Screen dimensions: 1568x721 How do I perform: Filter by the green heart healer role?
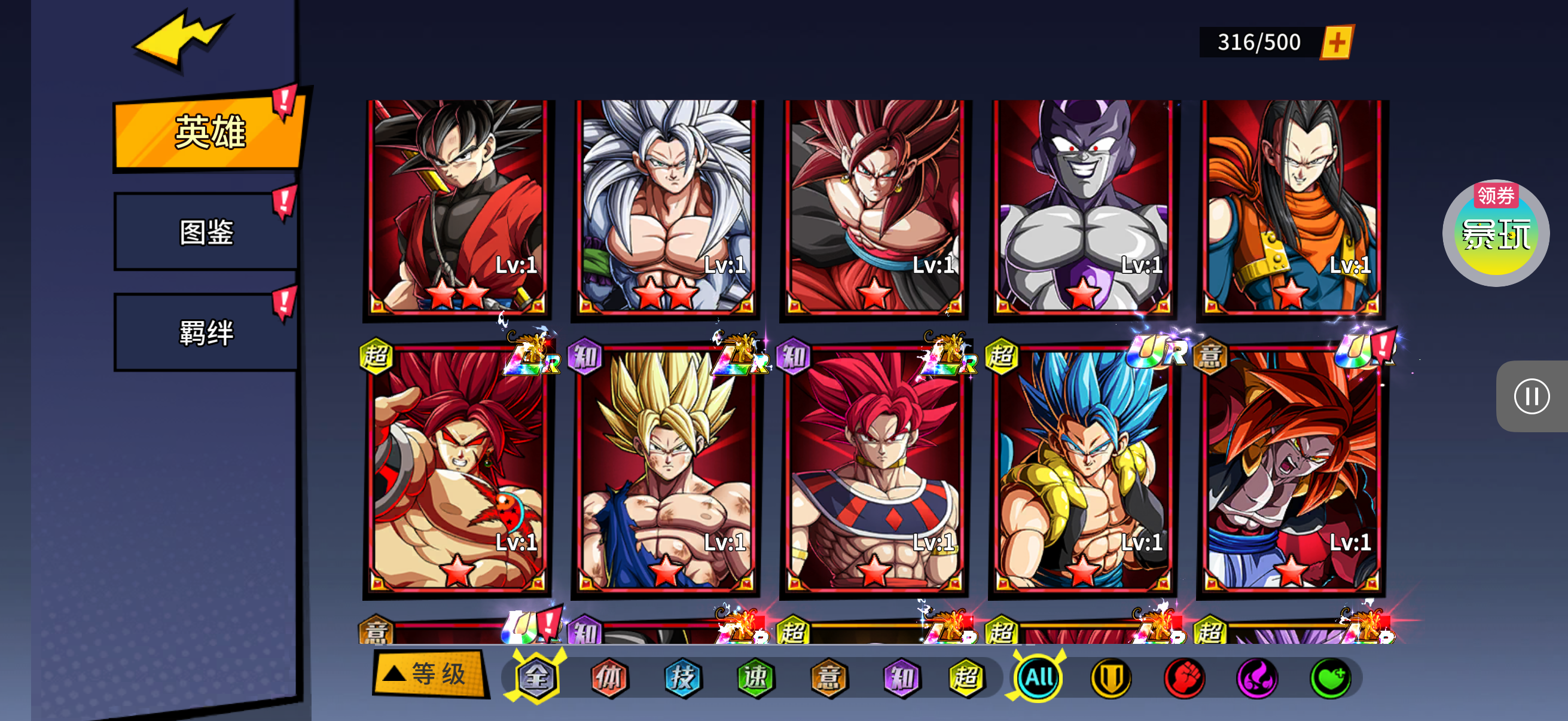tap(1330, 677)
